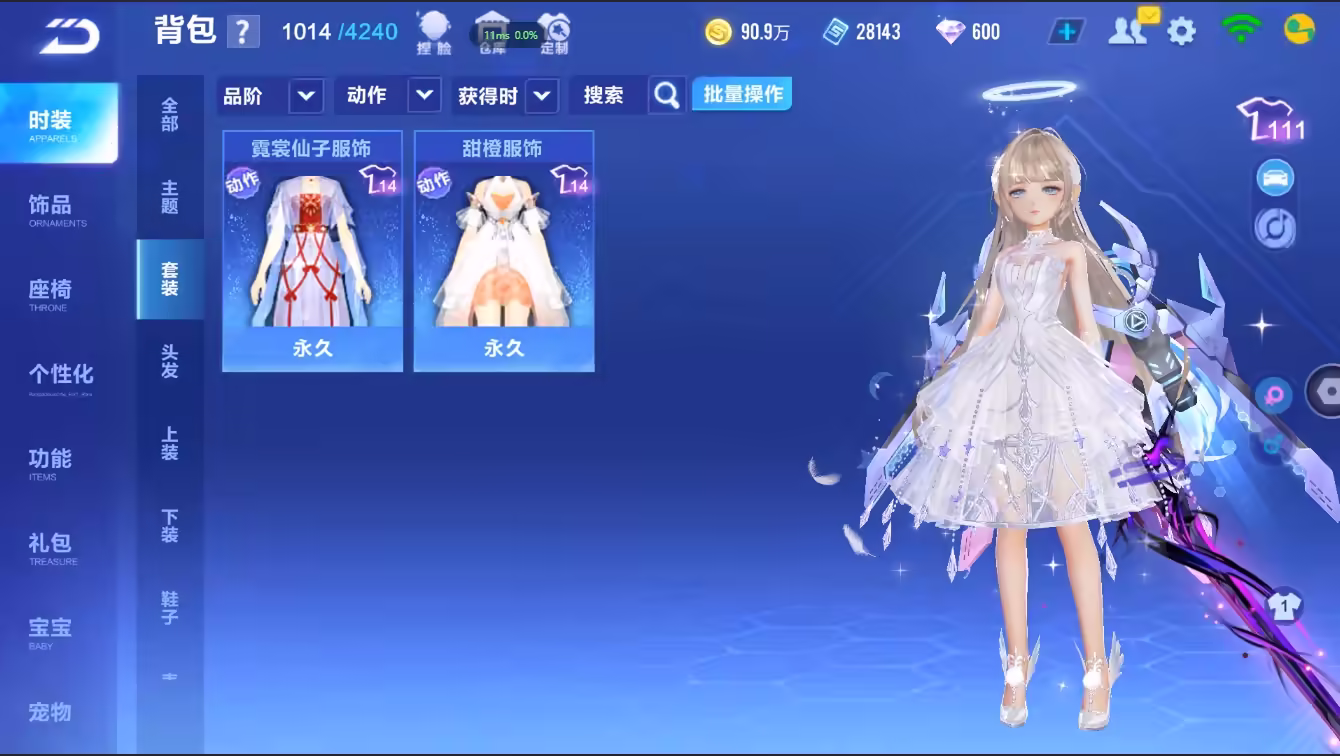Image resolution: width=1340 pixels, height=756 pixels.
Task: Open the gear settings icon
Action: [1181, 32]
